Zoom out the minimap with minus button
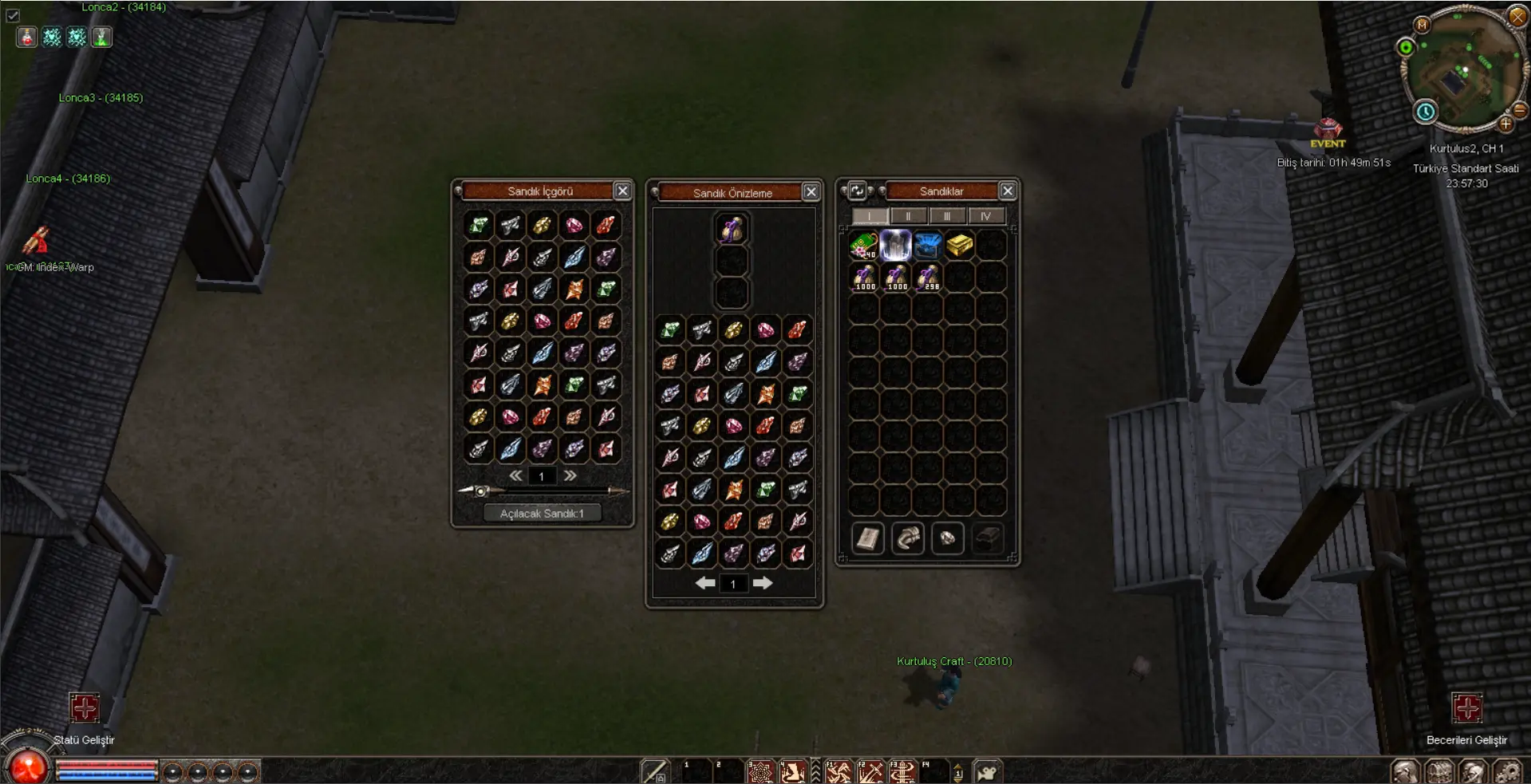This screenshot has height=784, width=1531. 1520,111
